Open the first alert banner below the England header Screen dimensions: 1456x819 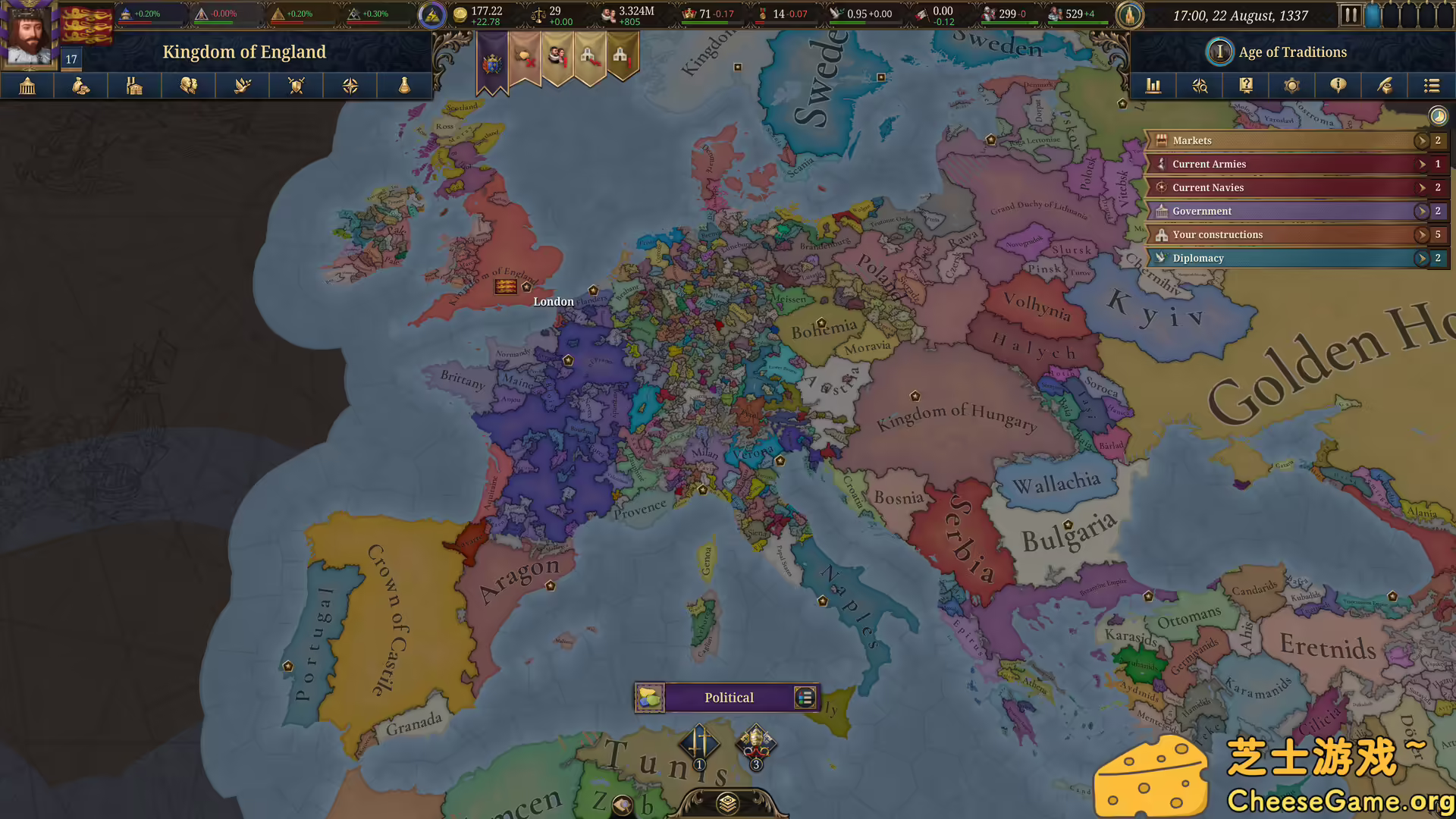pyautogui.click(x=491, y=59)
